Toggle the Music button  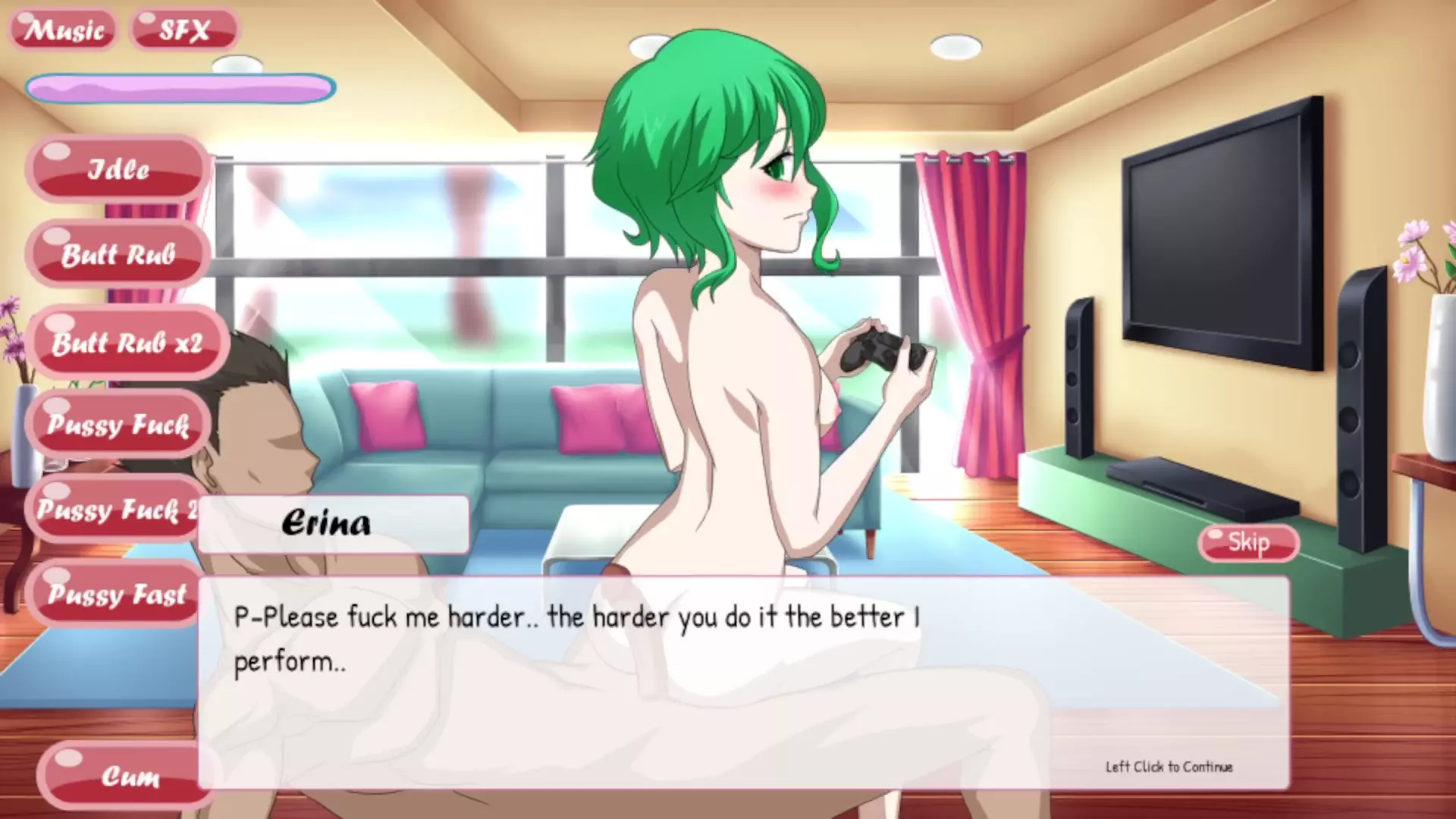click(64, 30)
